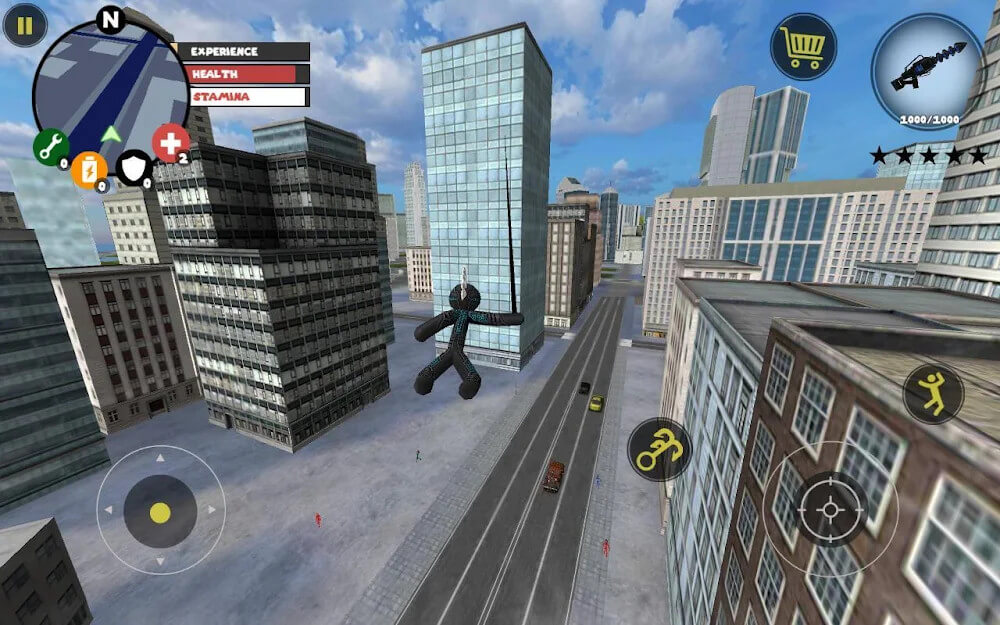The image size is (1000, 625).
Task: Pause the game with the top-left button
Action: pos(25,25)
